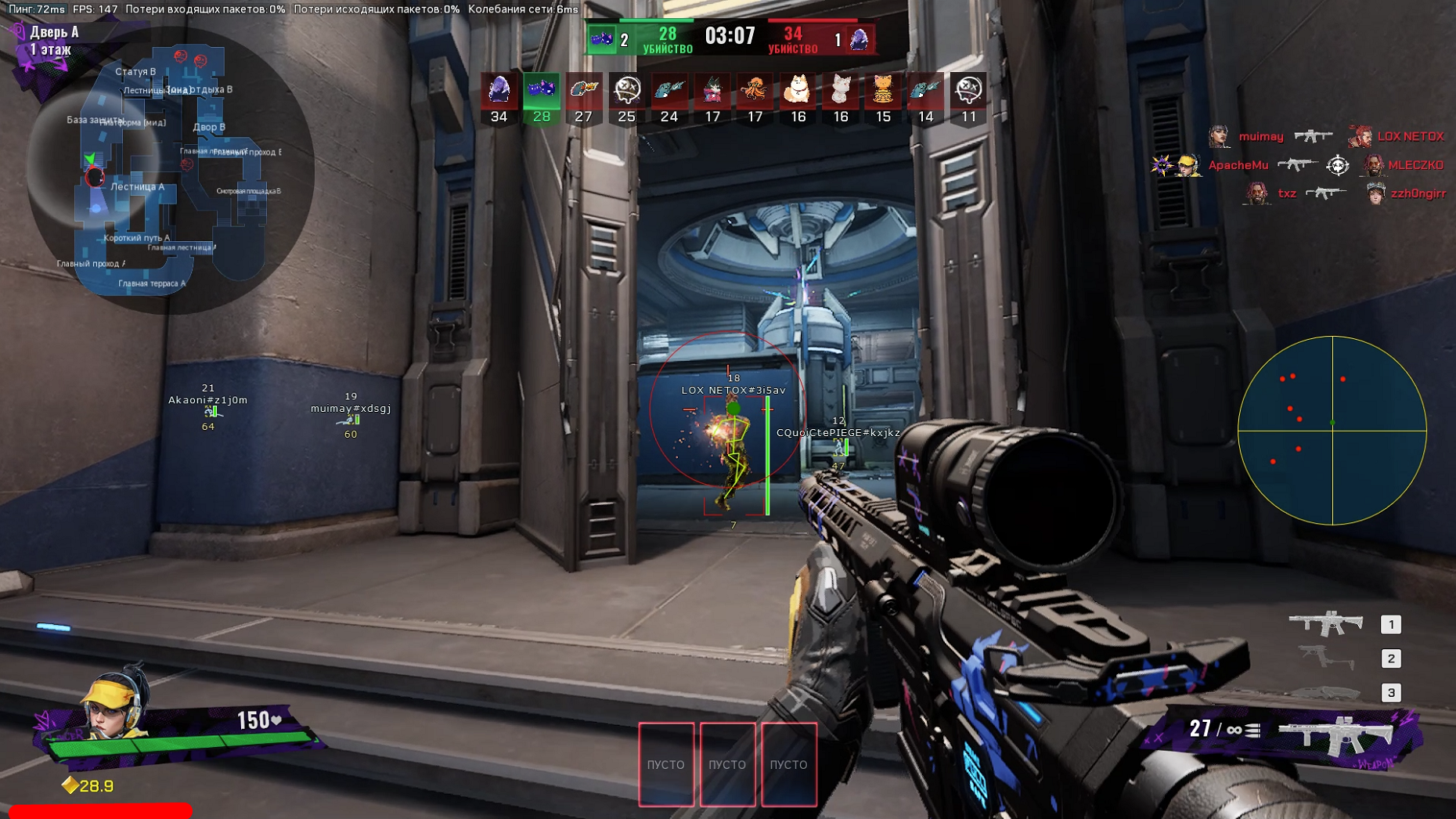Click the leading player avatar with 34 kills

[499, 90]
